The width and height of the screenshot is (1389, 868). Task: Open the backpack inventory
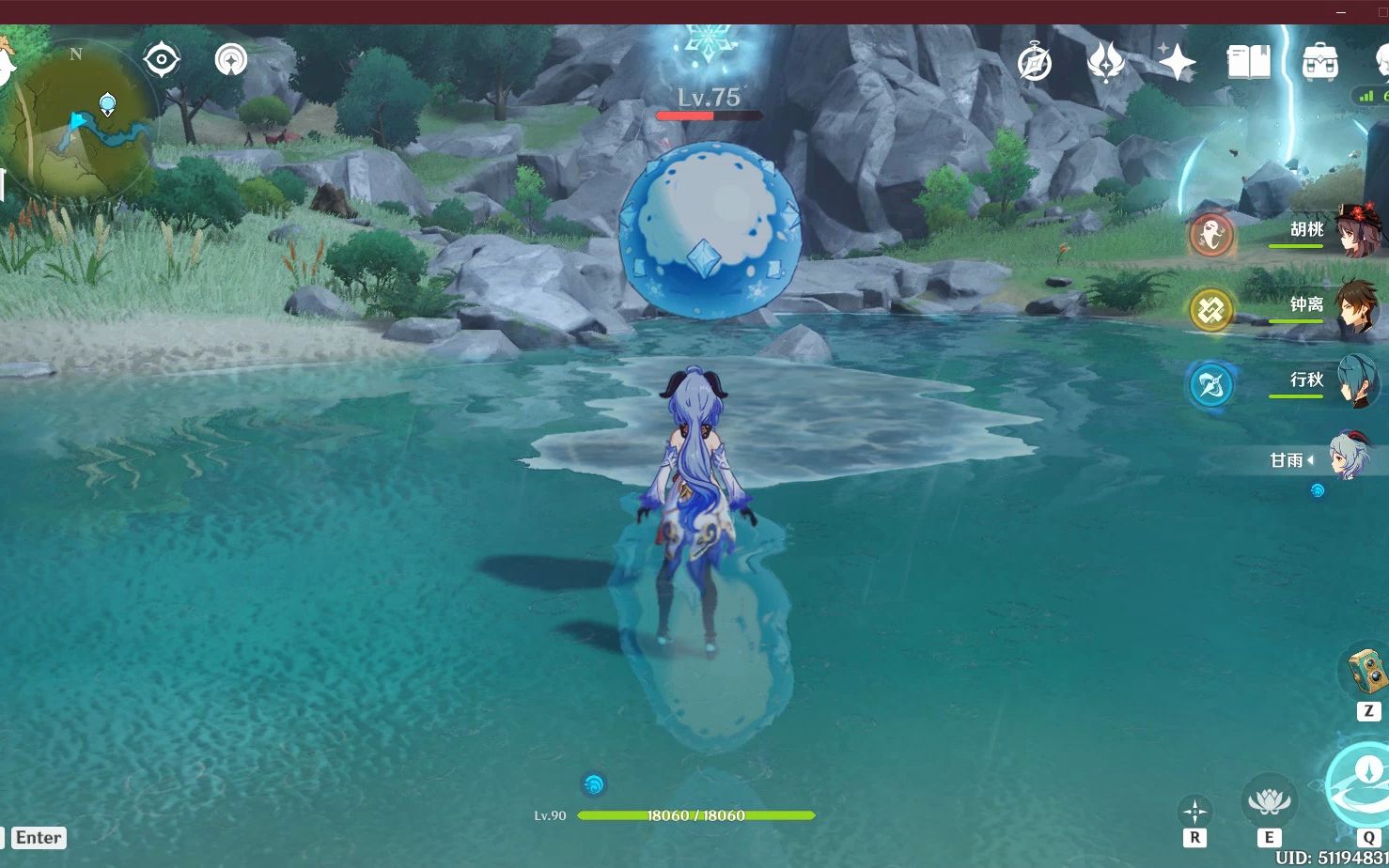(x=1319, y=63)
